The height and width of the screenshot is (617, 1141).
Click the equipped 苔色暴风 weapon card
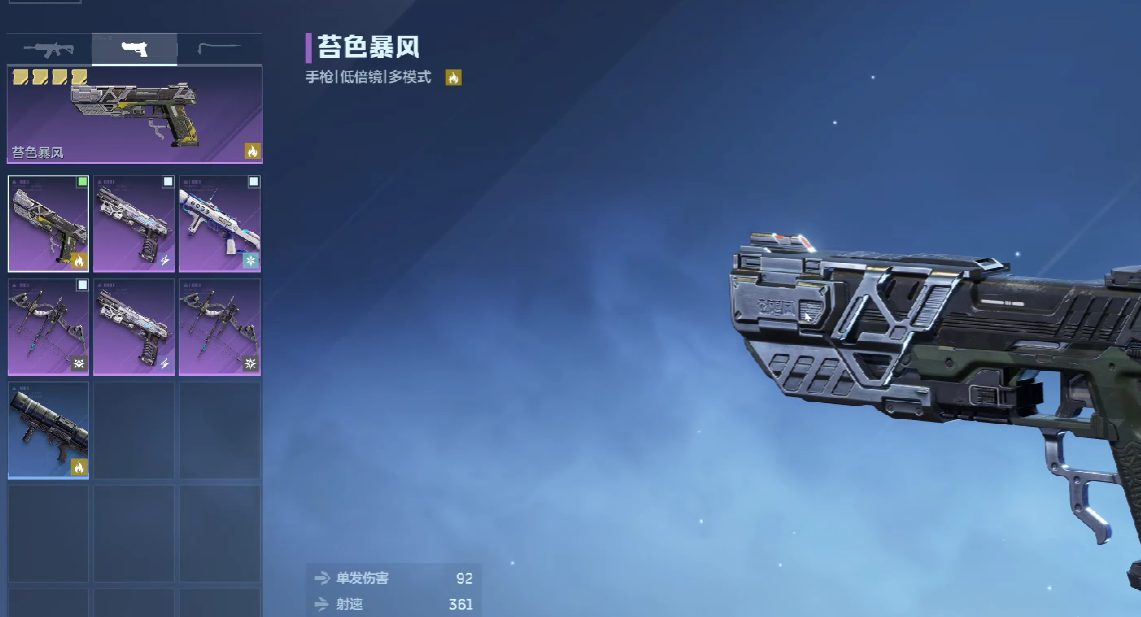tap(134, 114)
